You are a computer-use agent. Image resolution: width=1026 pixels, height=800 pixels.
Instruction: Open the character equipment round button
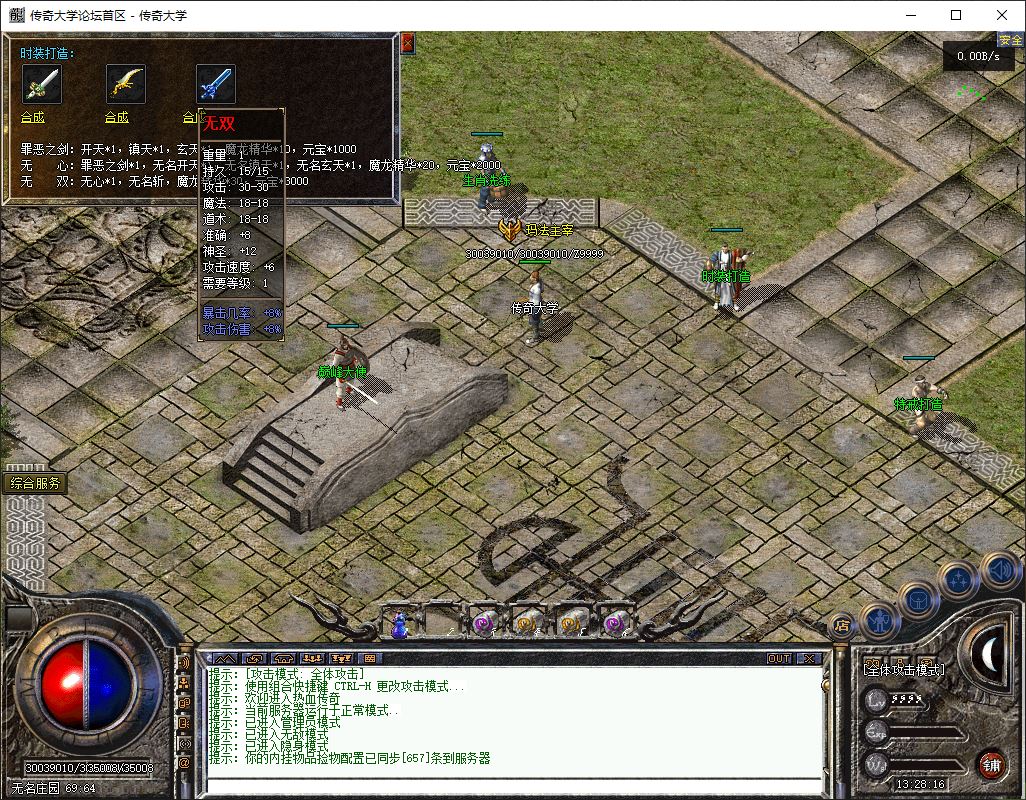pos(879,620)
